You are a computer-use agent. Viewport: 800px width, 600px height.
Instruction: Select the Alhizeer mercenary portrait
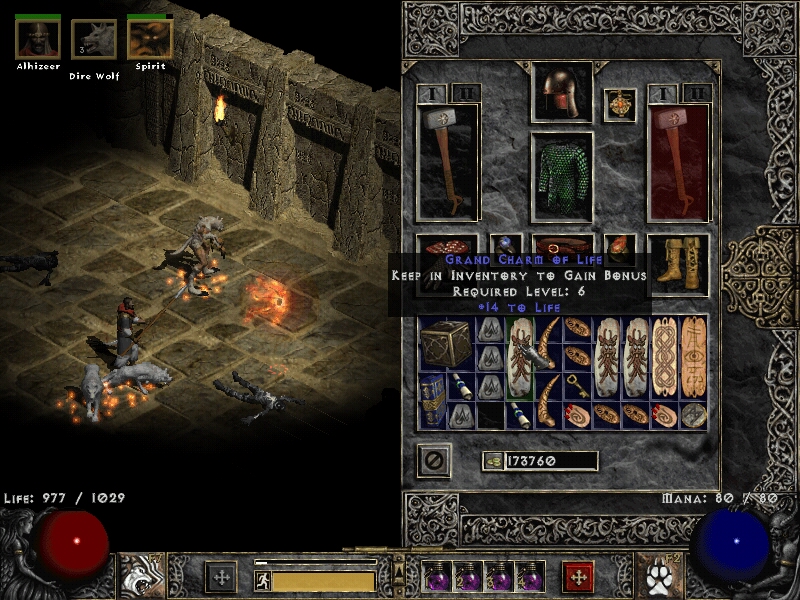[x=38, y=38]
